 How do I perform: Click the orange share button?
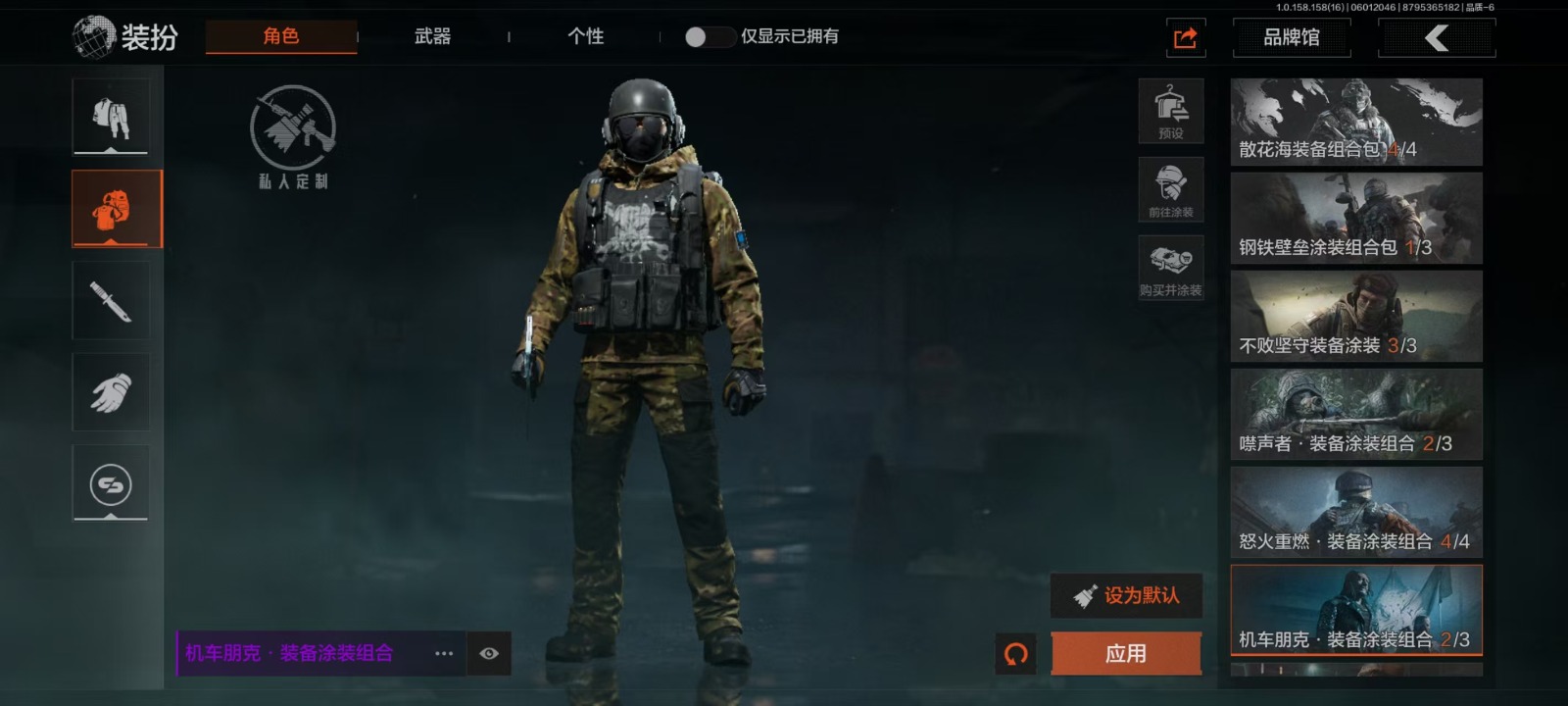(1186, 38)
